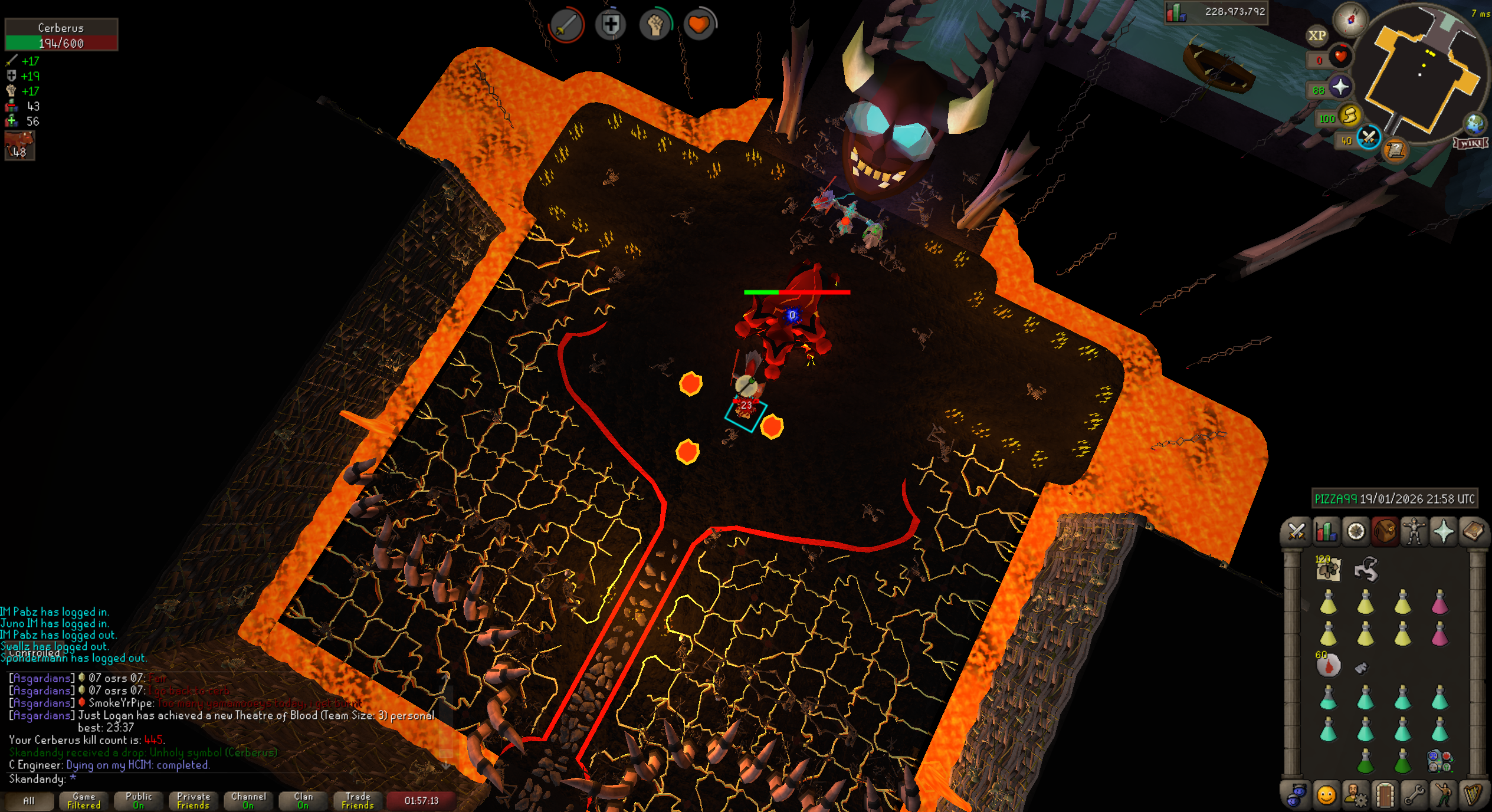Screen dimensions: 1492x812
Task: Open the Spellbook tab
Action: point(1473,532)
